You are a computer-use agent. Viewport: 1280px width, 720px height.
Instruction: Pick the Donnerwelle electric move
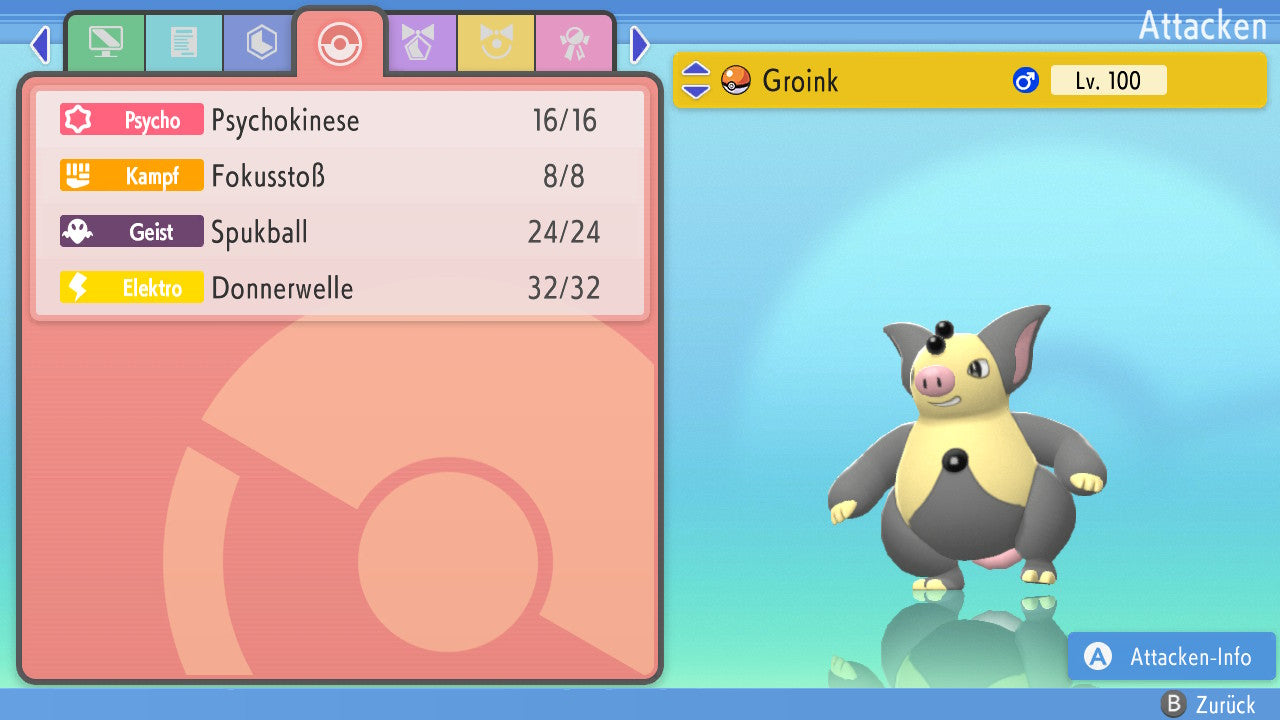pyautogui.click(x=340, y=289)
